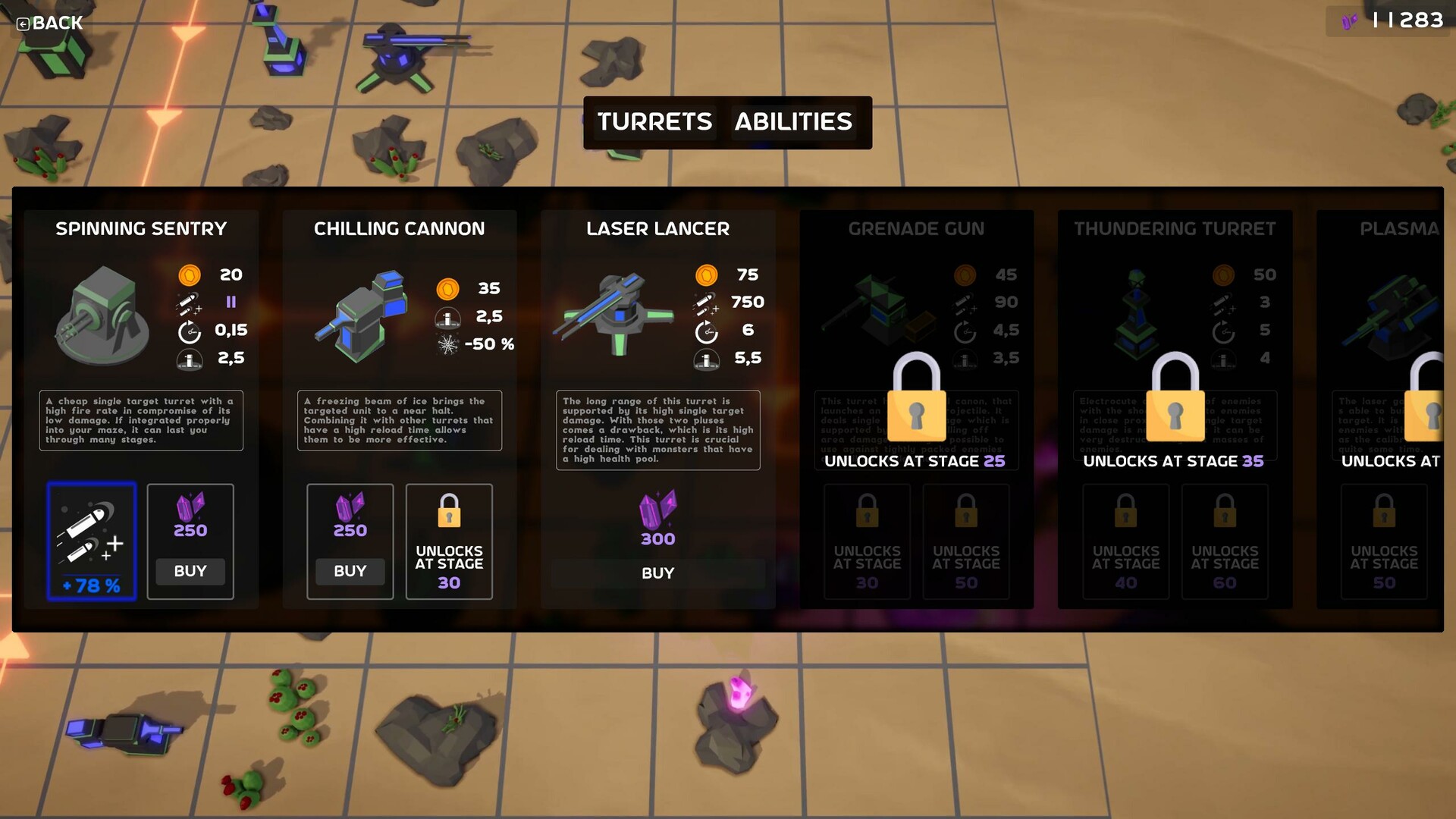This screenshot has width=1456, height=819.
Task: Select Spinning Sentry's +78% damage upgrade
Action: pos(92,541)
